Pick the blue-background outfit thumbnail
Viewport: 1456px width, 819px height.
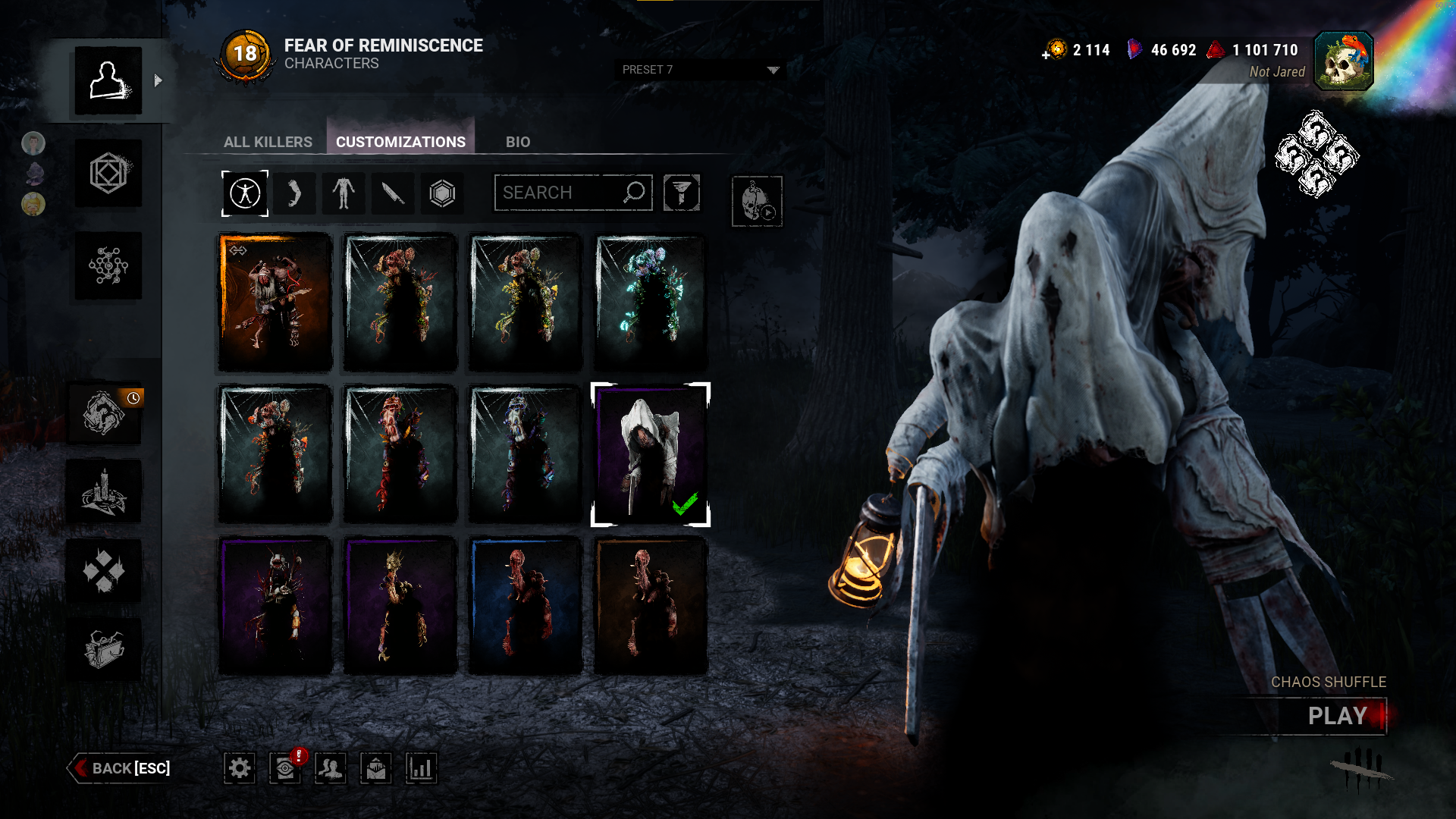tap(525, 606)
